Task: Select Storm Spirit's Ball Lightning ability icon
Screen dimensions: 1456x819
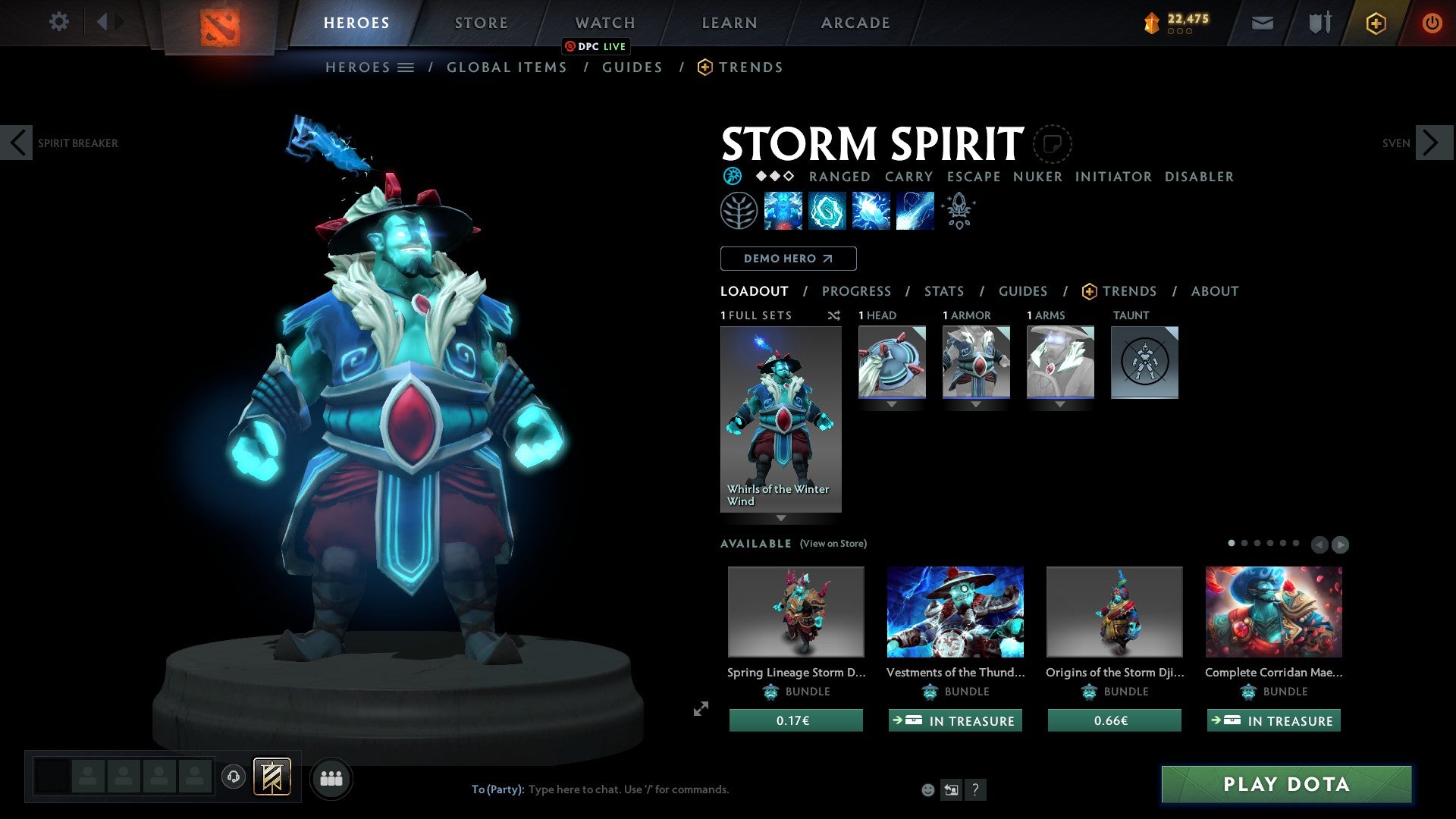Action: click(x=915, y=210)
